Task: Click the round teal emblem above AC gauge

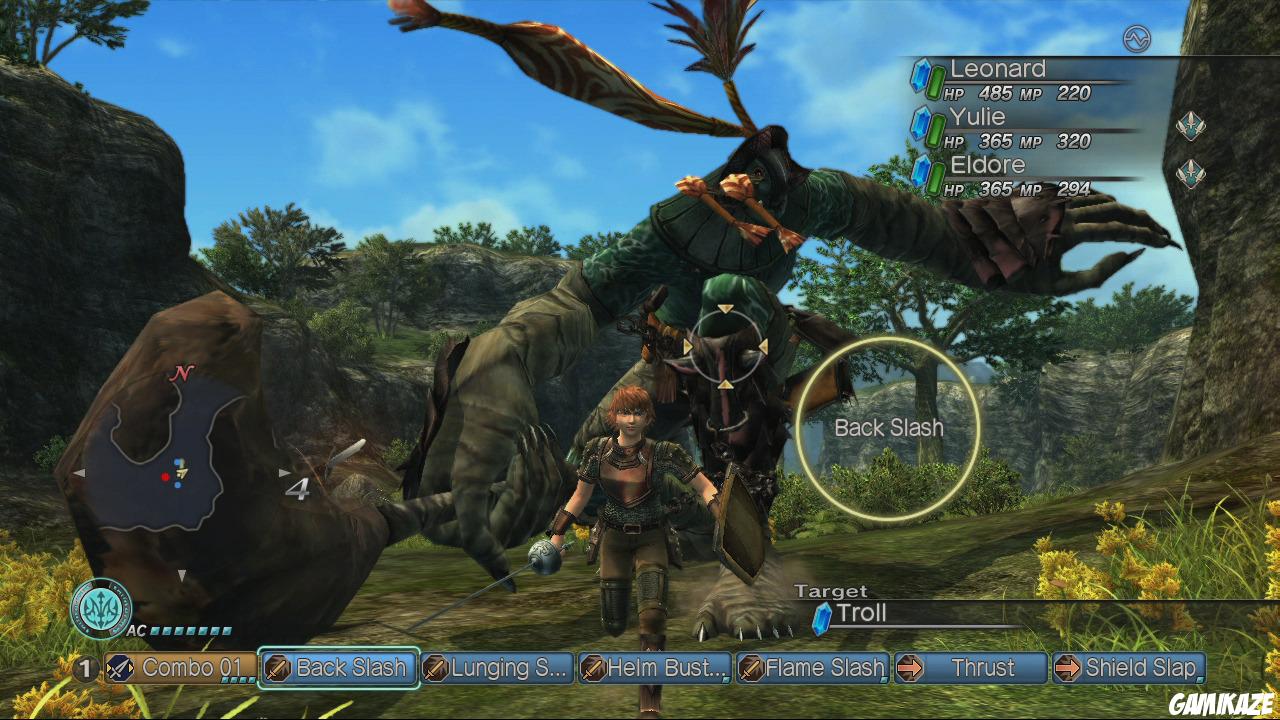Action: [x=100, y=606]
